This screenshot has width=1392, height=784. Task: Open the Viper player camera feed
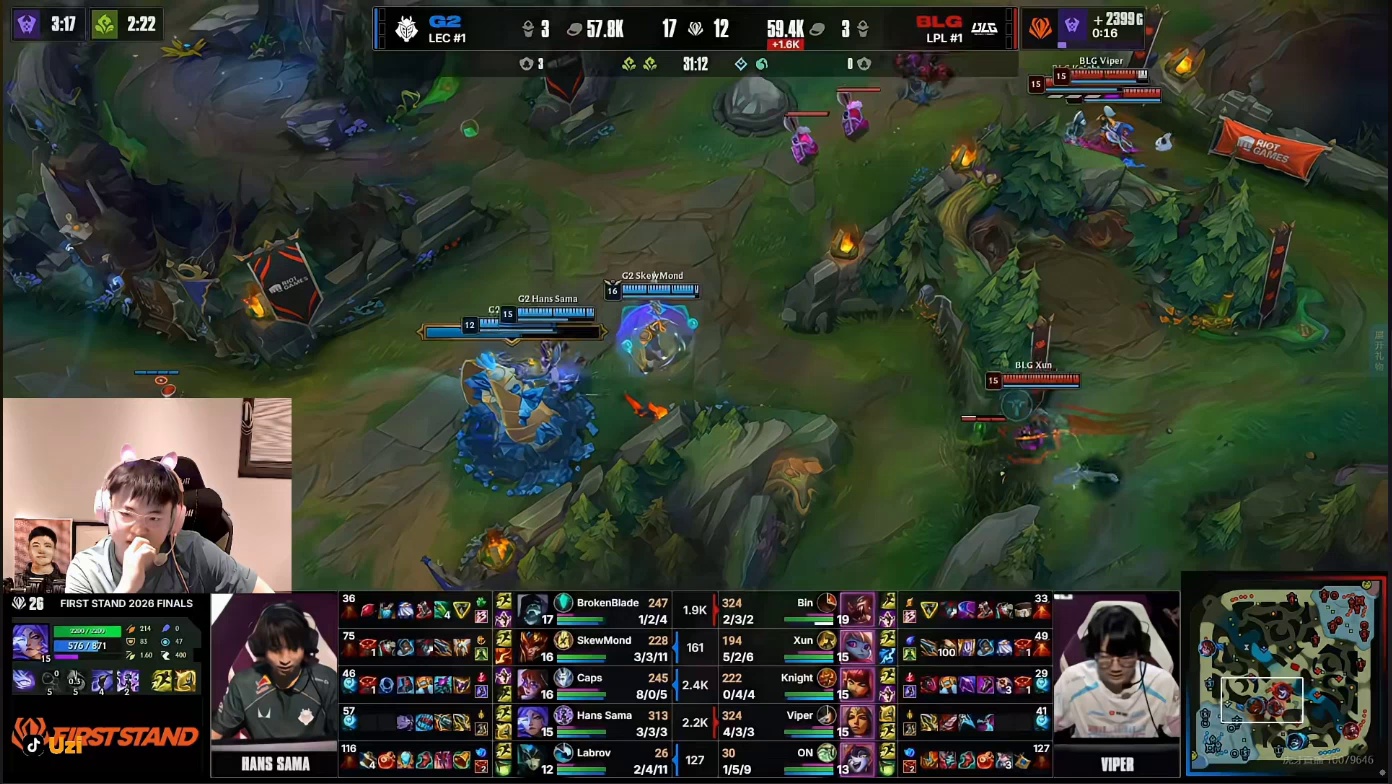click(1116, 670)
